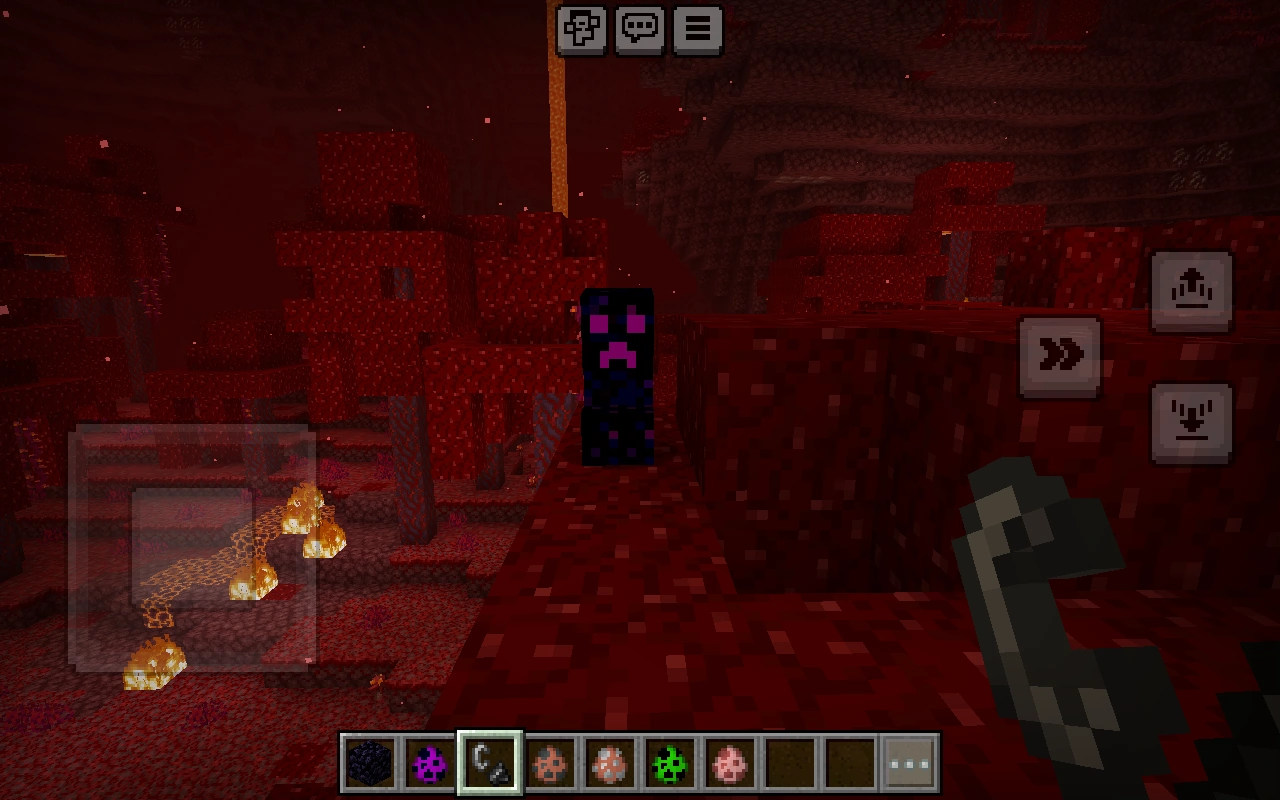Select the orange-spotted spawn egg
Screen dimensions: 1280x800
[x=550, y=761]
